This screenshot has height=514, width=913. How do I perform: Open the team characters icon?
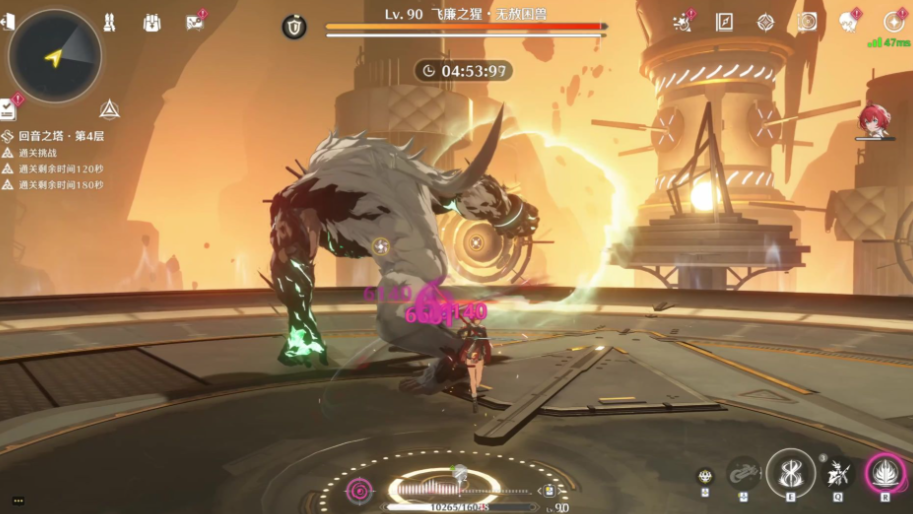110,21
